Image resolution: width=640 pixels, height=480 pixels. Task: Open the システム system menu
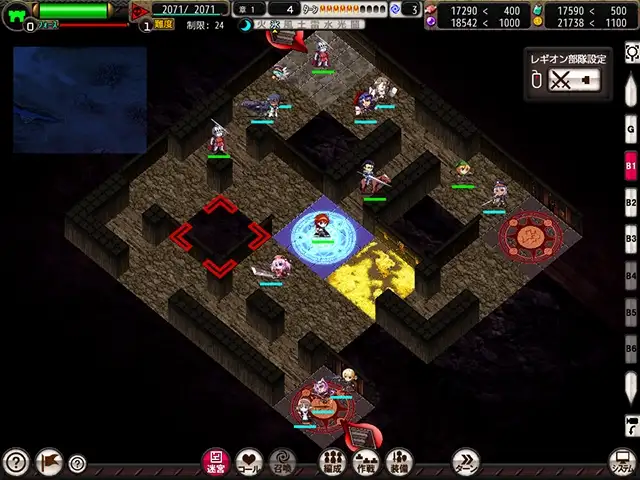[622, 462]
